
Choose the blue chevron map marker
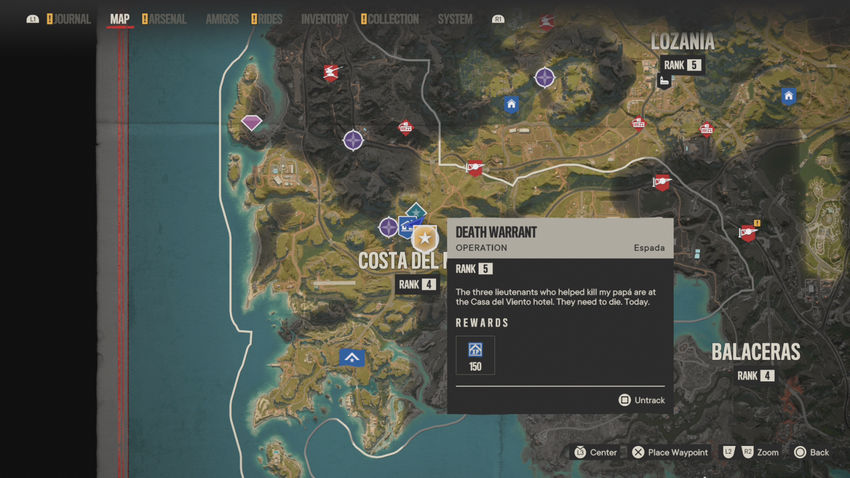pyautogui.click(x=351, y=357)
